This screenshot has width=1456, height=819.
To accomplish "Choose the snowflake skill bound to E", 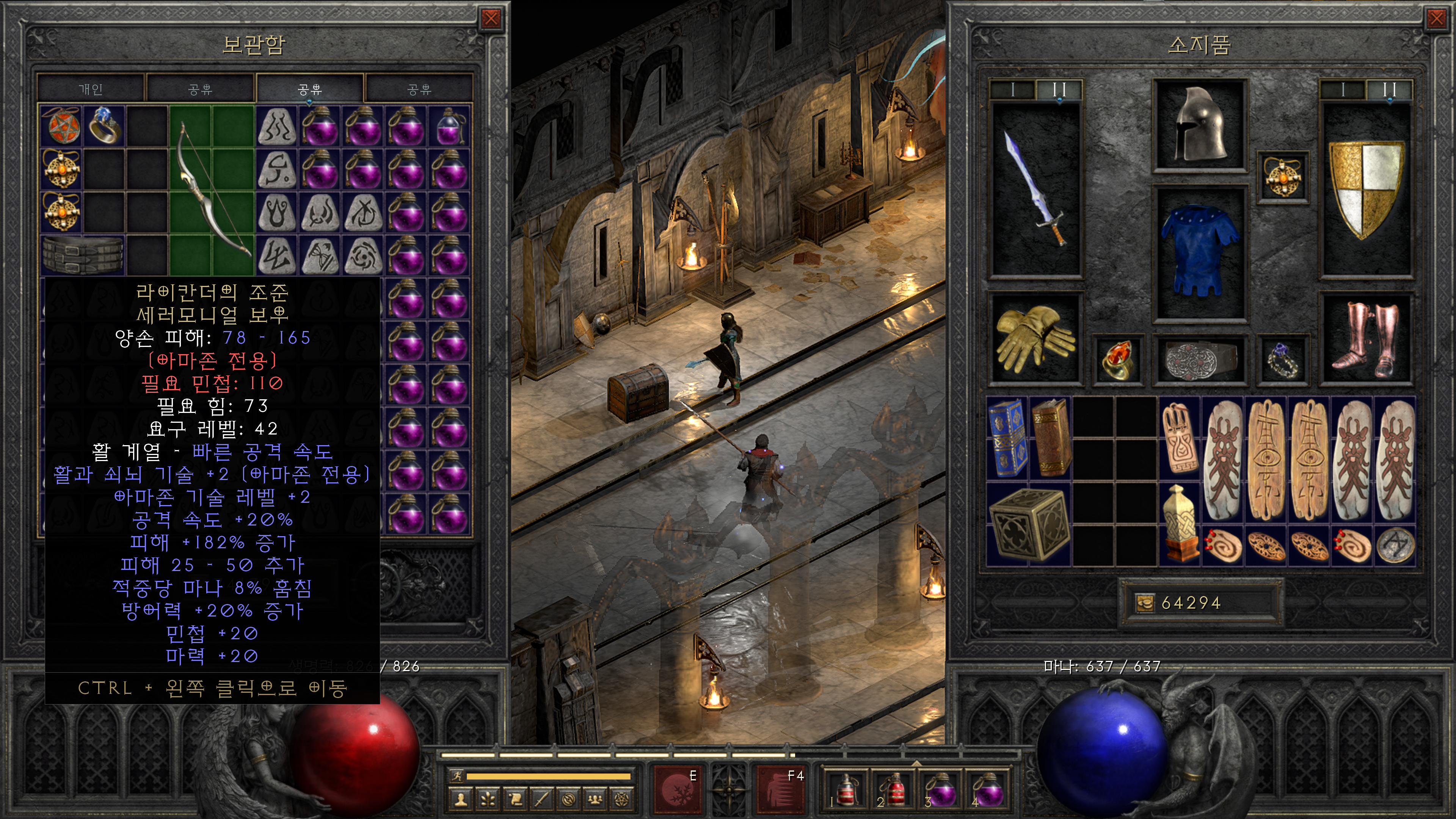I will pos(675,789).
